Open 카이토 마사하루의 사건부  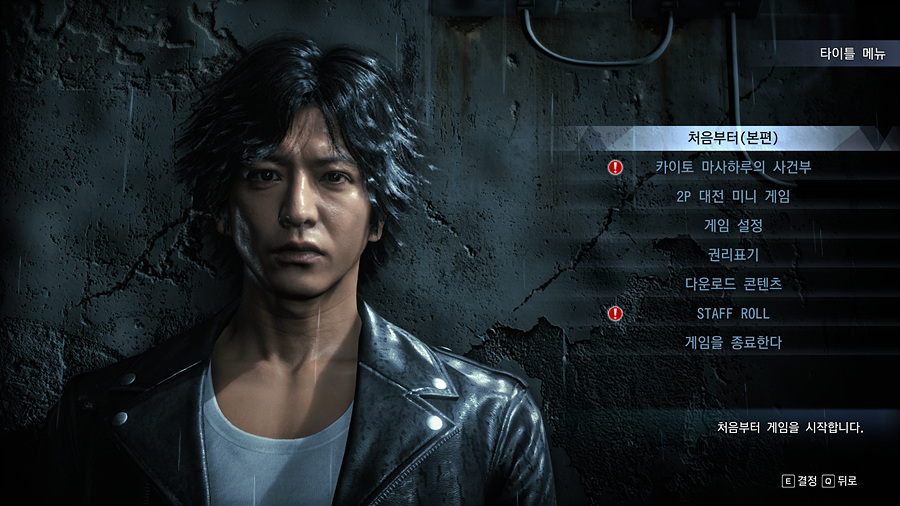733,167
